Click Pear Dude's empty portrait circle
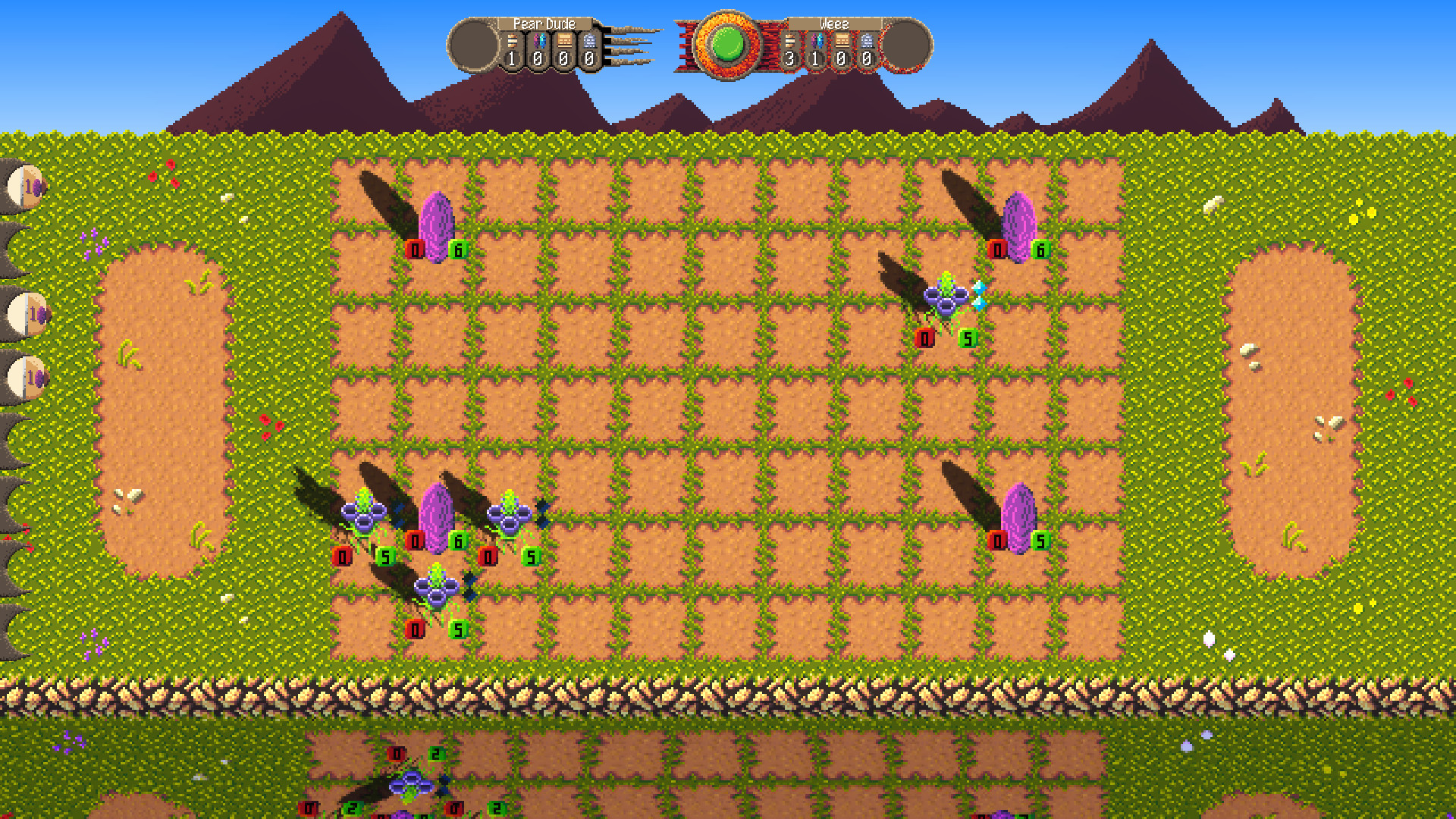The image size is (1456, 819). [x=472, y=43]
